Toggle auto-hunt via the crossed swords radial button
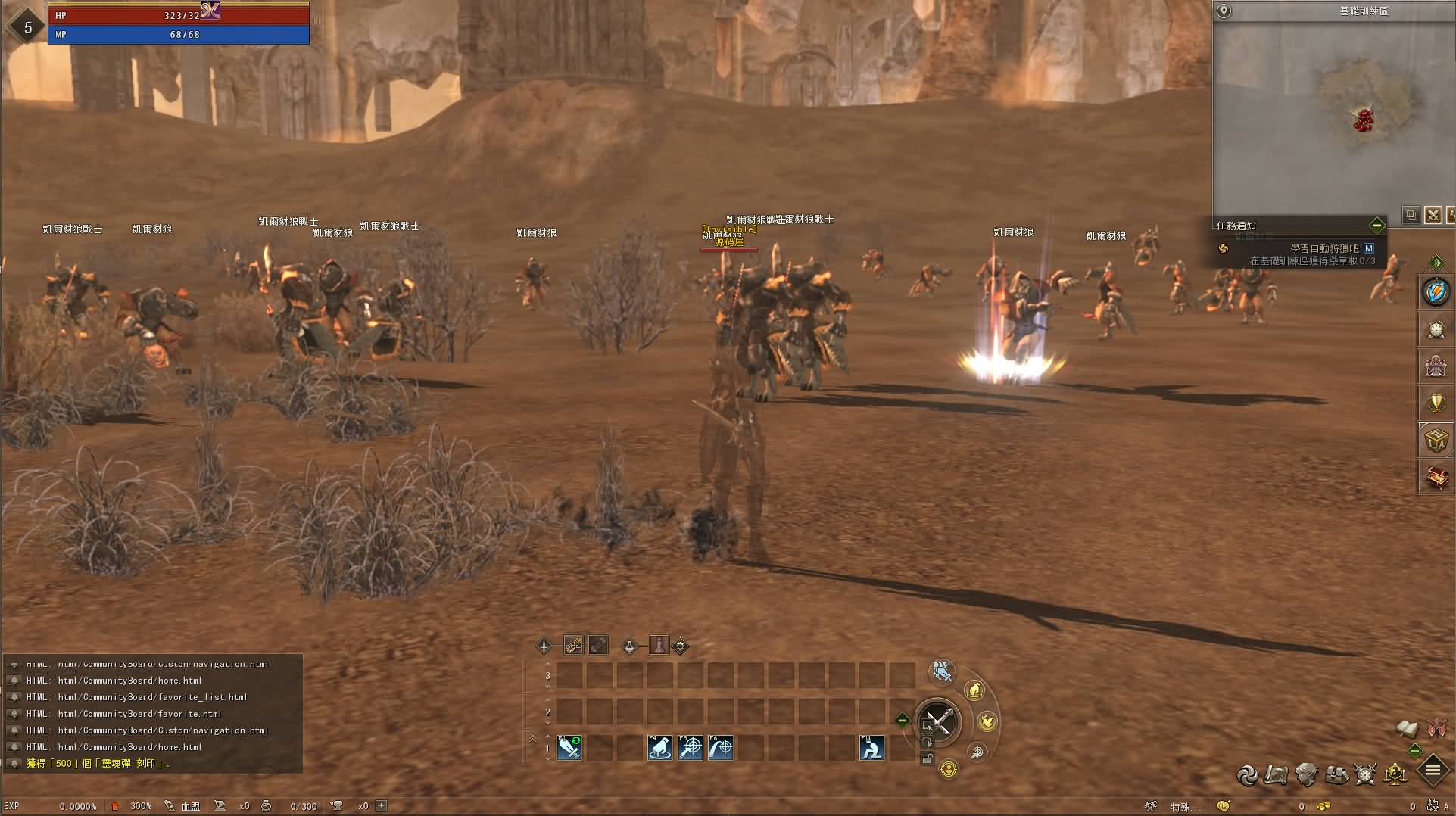1456x816 pixels. [x=939, y=721]
